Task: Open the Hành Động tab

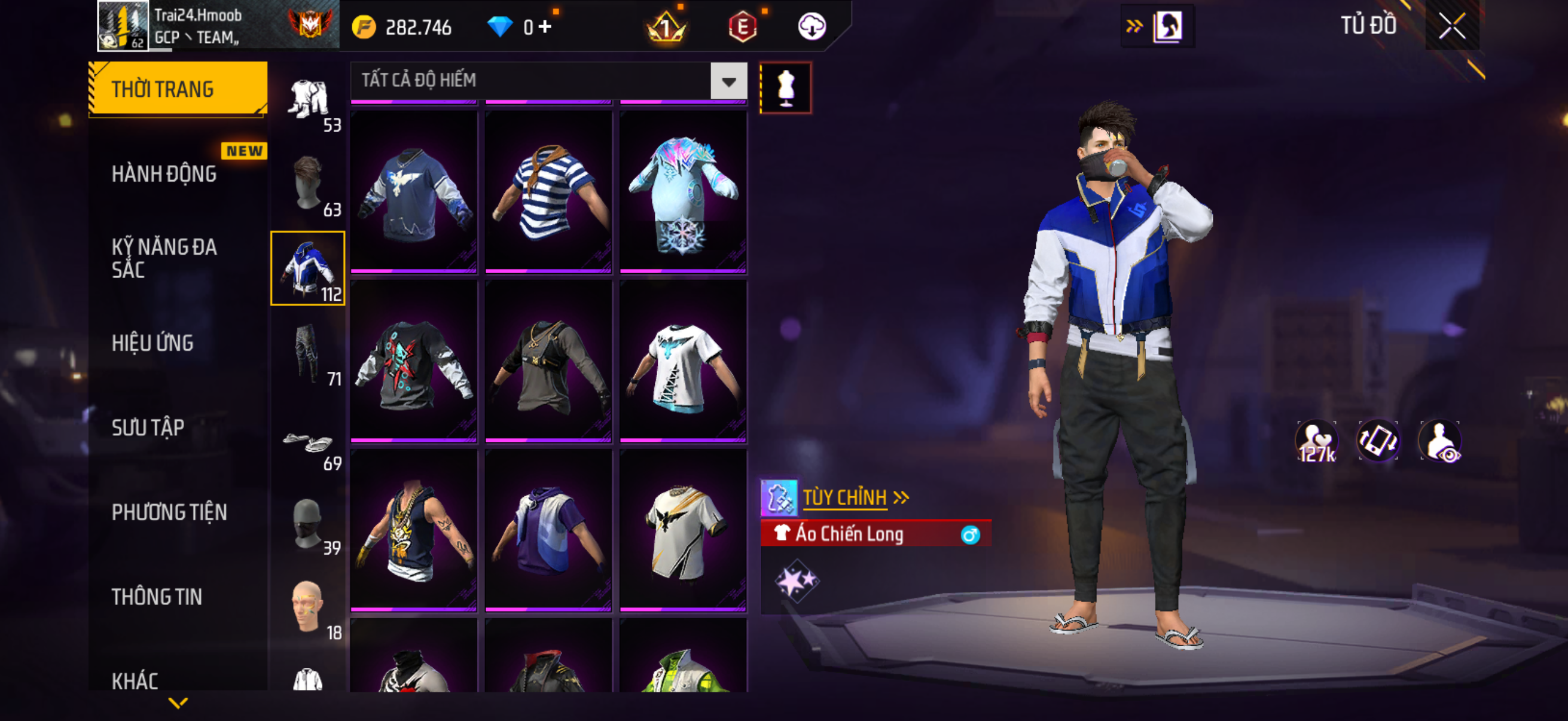Action: click(x=164, y=174)
